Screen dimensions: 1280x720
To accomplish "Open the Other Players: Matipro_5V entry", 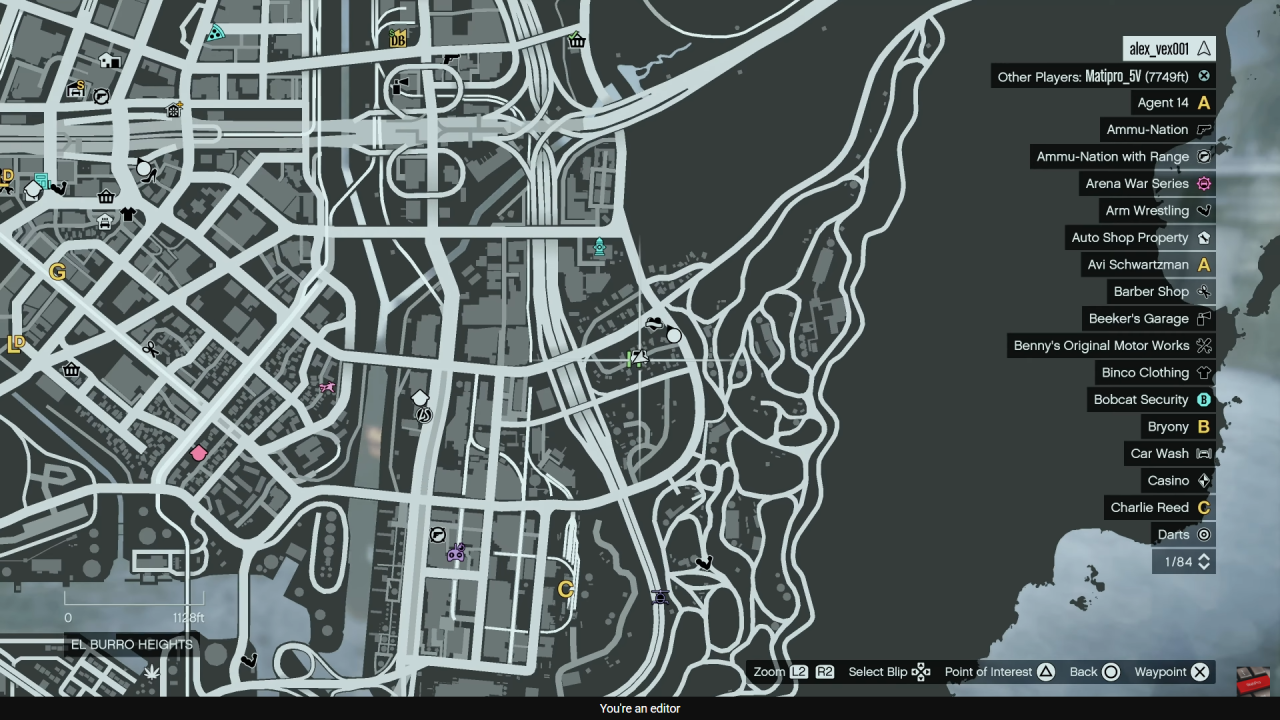I will coord(1100,76).
